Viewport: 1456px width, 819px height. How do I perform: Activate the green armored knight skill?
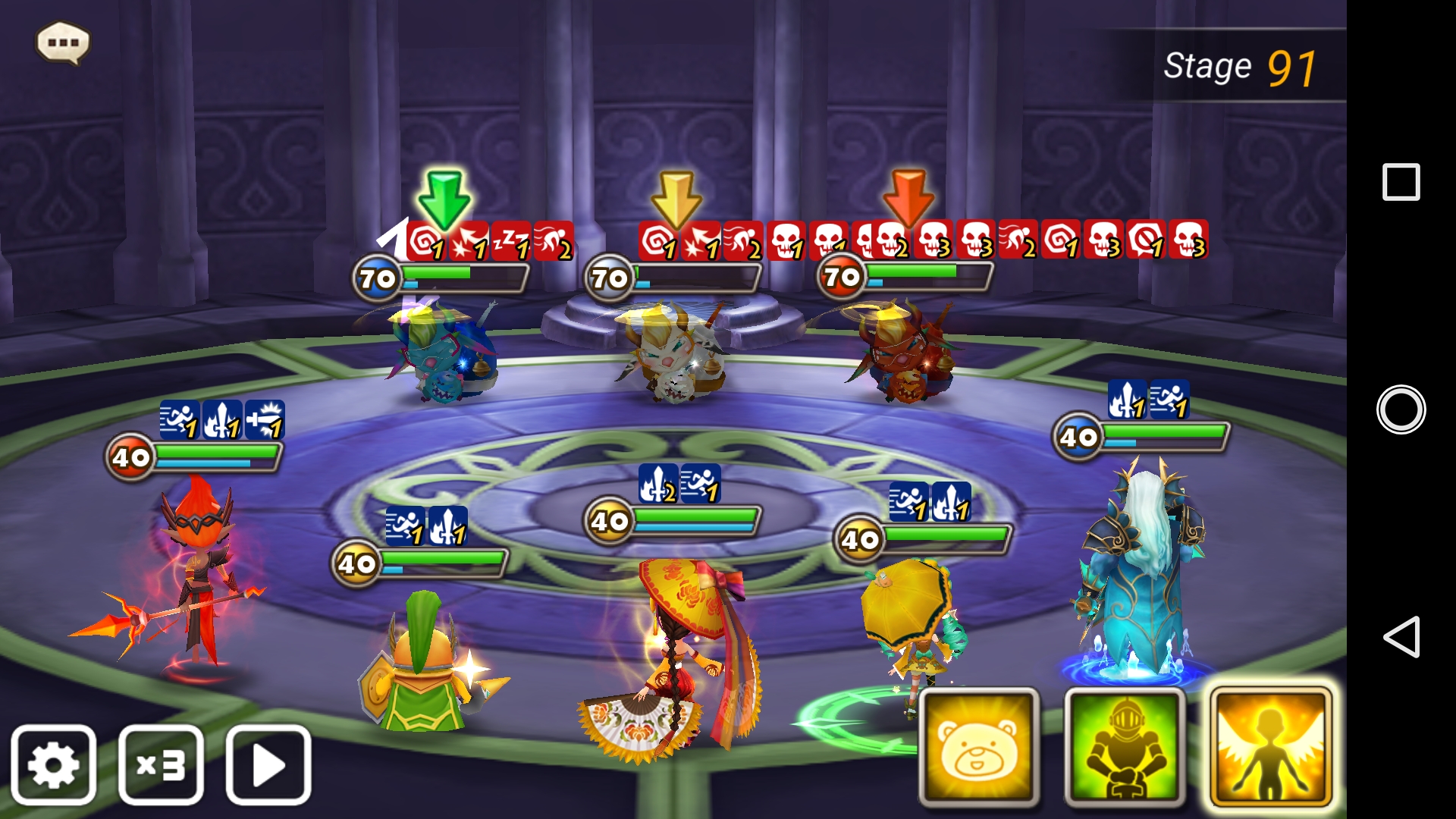coord(1125,748)
